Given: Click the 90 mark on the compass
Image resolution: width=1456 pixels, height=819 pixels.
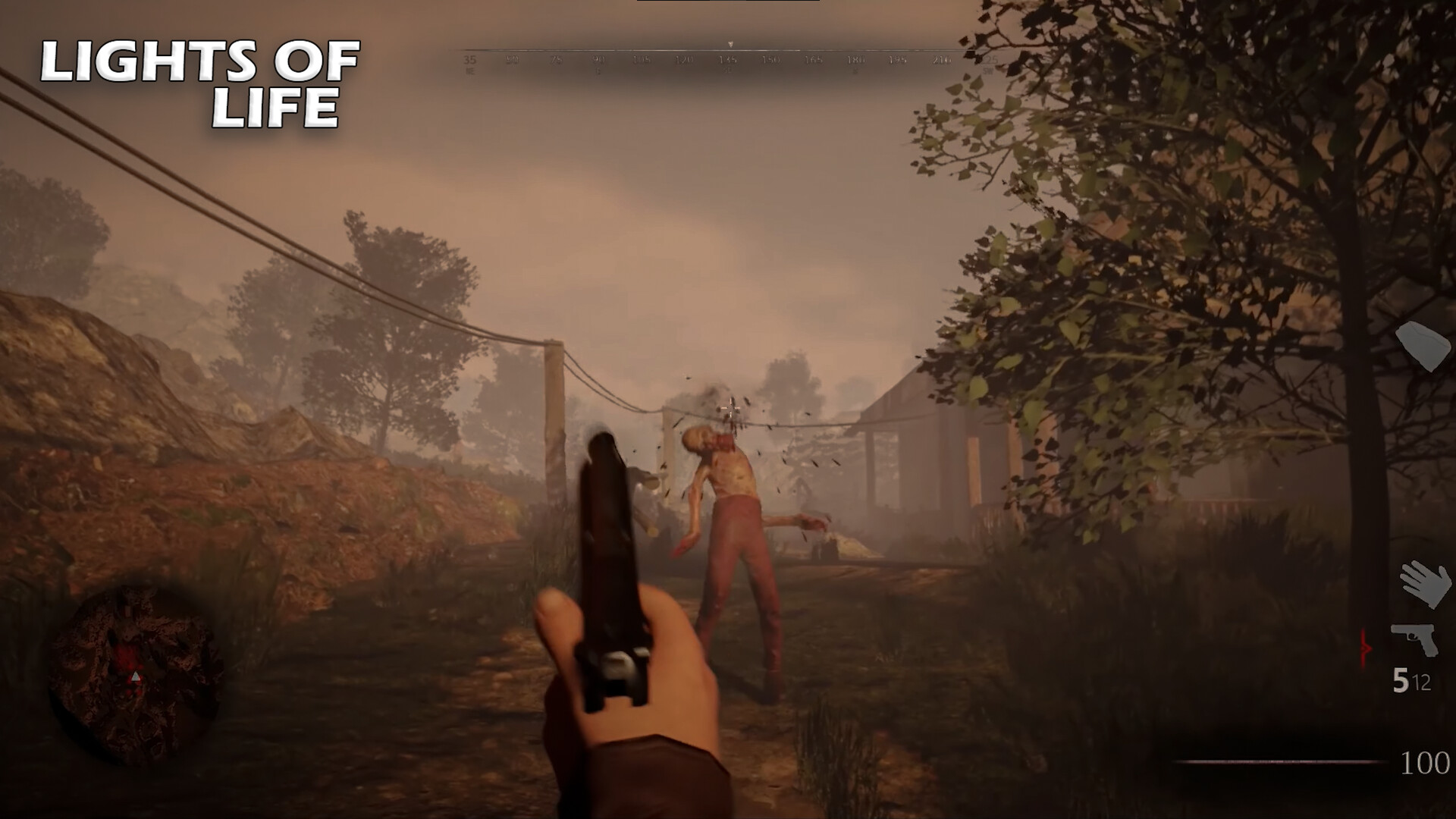Looking at the screenshot, I should pos(598,60).
